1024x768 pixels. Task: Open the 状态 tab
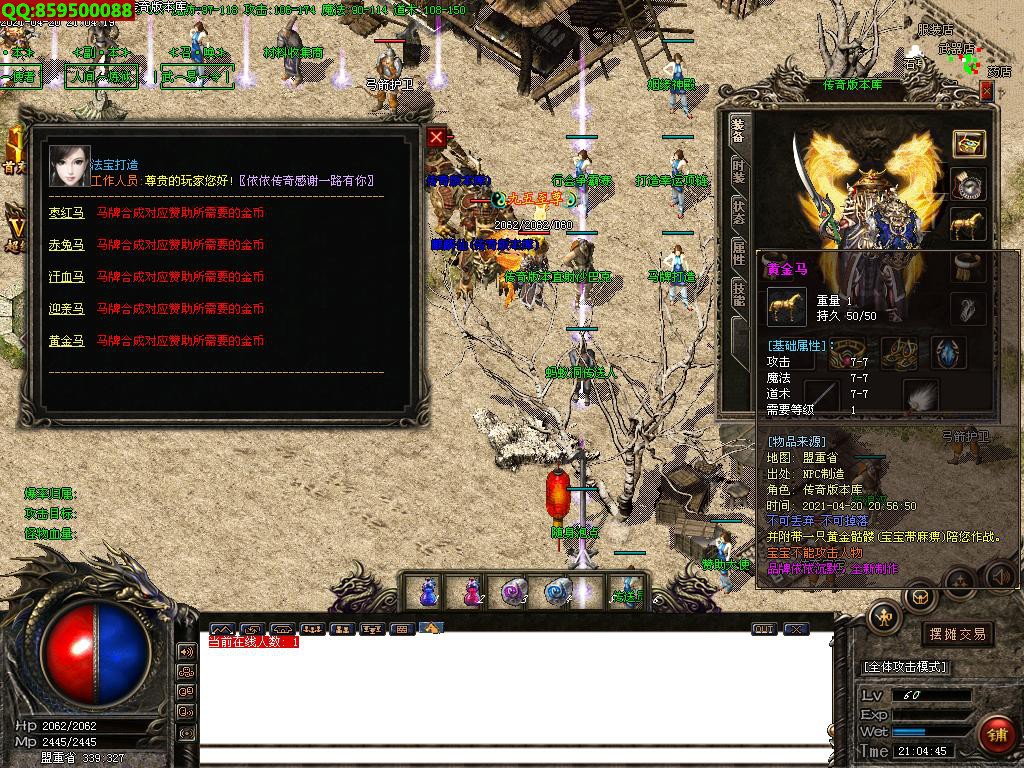pos(739,212)
